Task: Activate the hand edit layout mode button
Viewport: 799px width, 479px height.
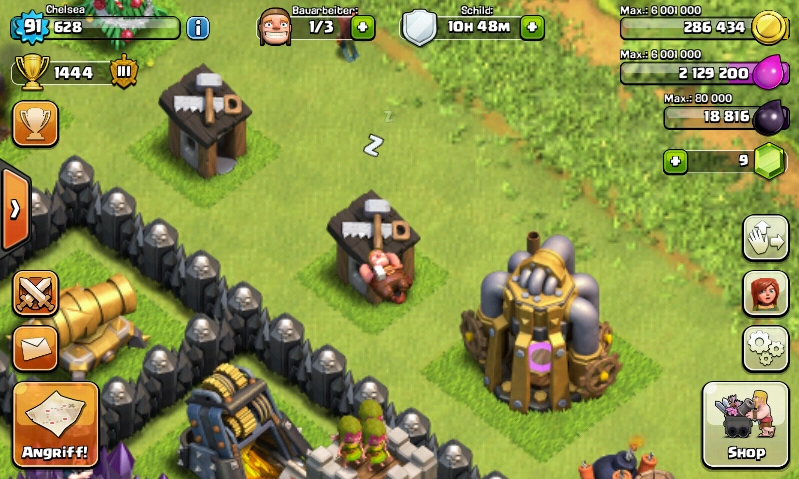Action: click(765, 238)
